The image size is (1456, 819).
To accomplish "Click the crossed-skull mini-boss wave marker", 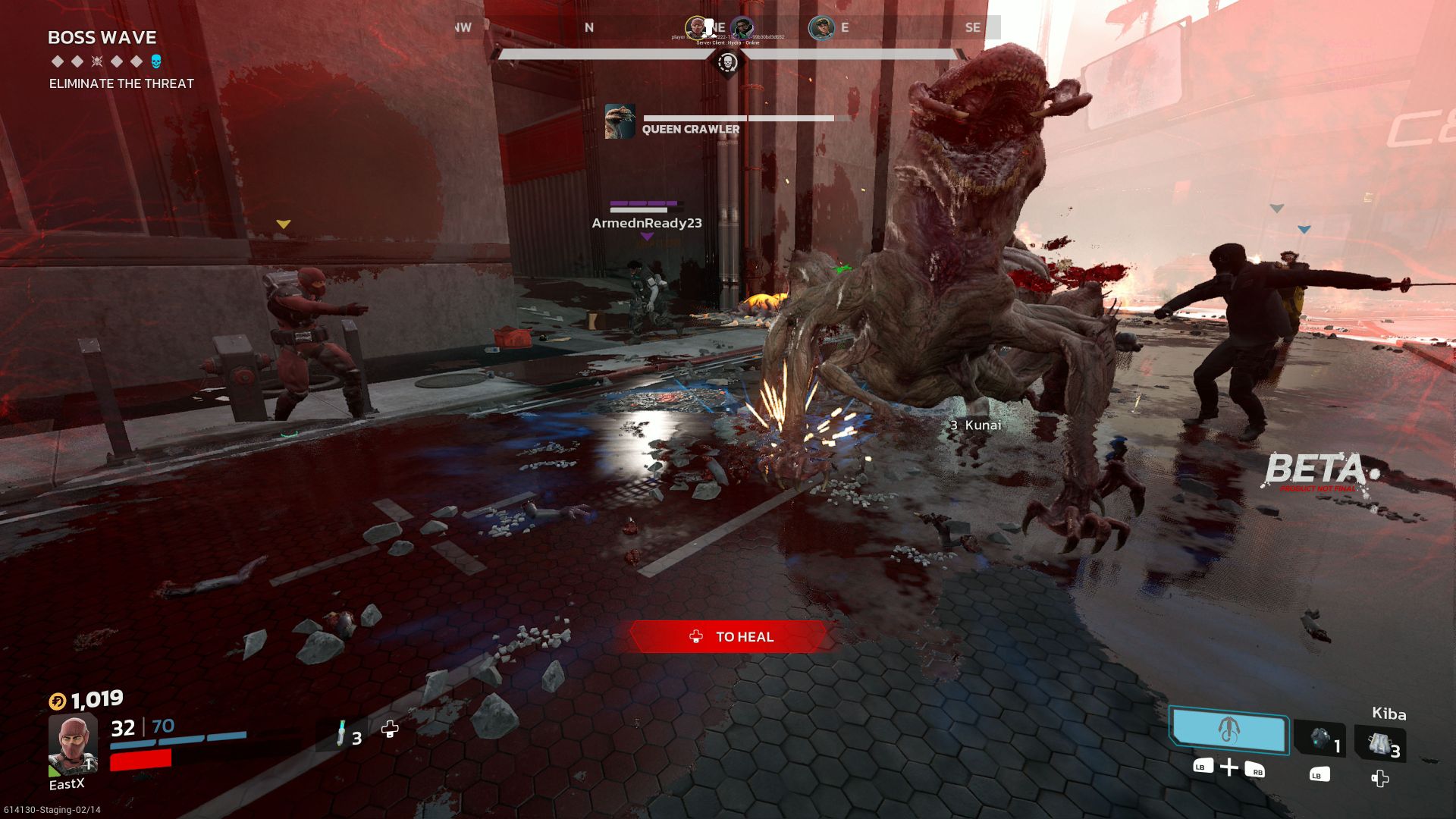I will point(97,61).
